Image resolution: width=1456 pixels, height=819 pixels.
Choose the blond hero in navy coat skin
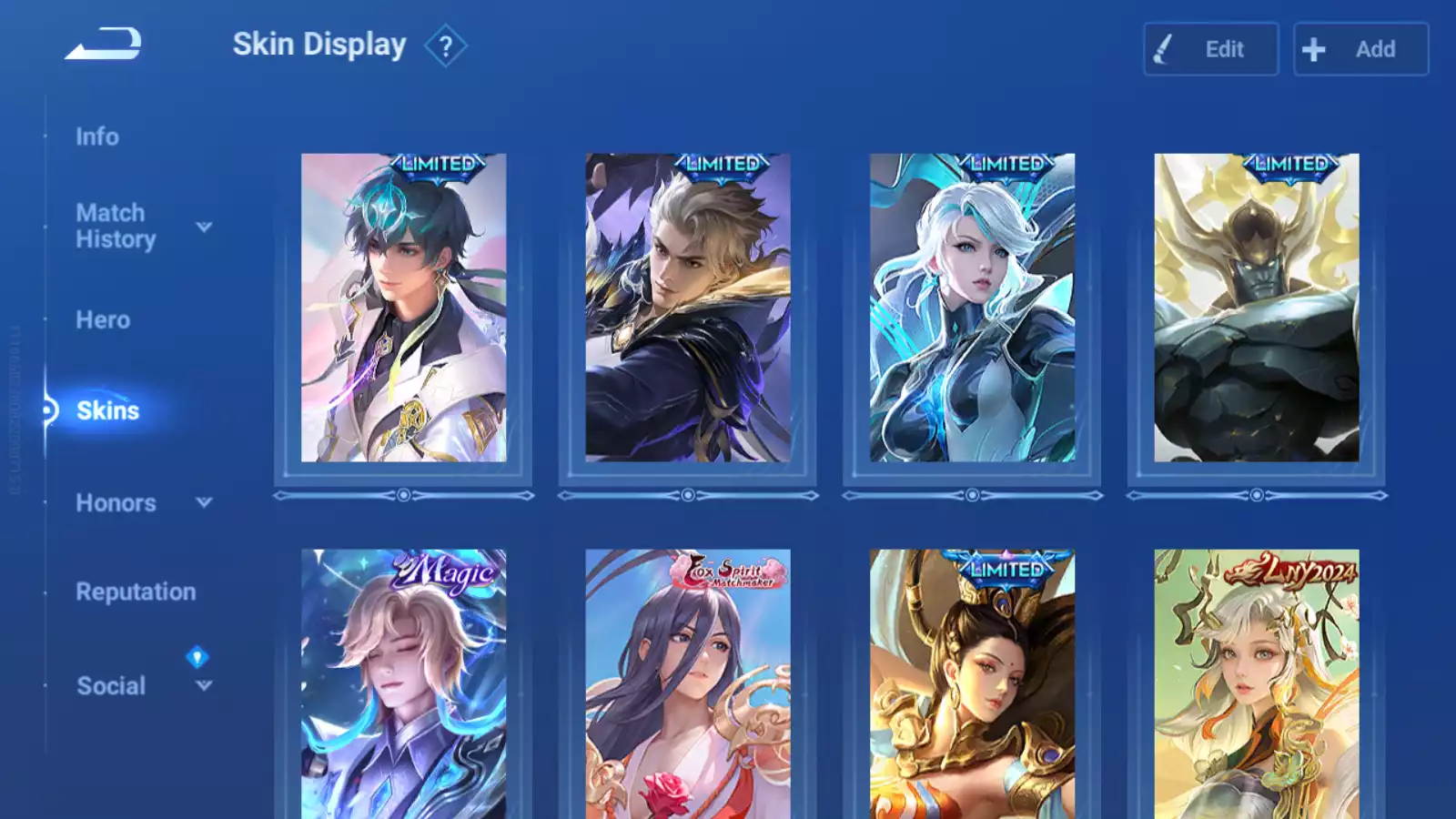[688, 308]
